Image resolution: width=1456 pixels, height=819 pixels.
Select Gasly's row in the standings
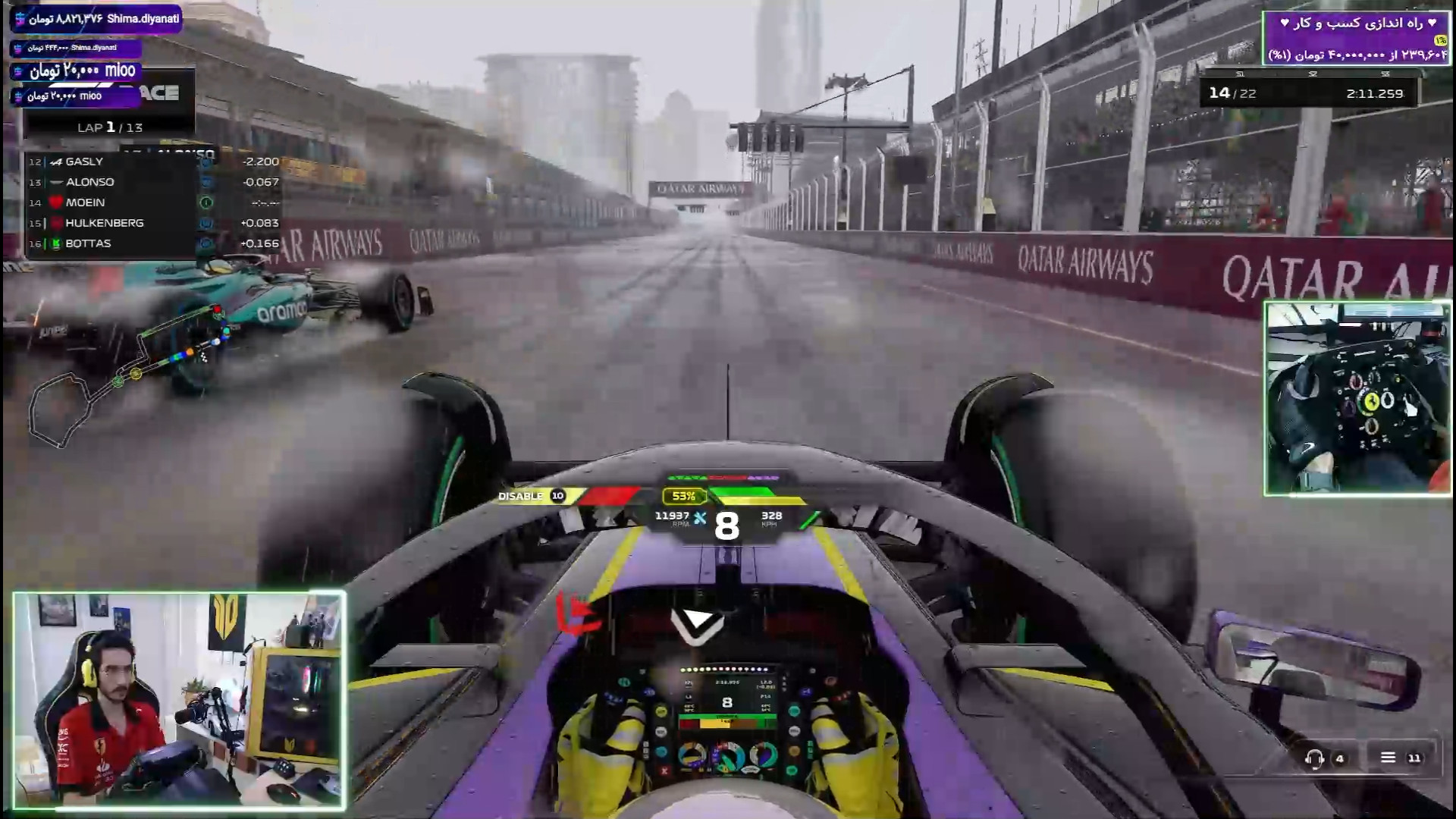click(114, 162)
